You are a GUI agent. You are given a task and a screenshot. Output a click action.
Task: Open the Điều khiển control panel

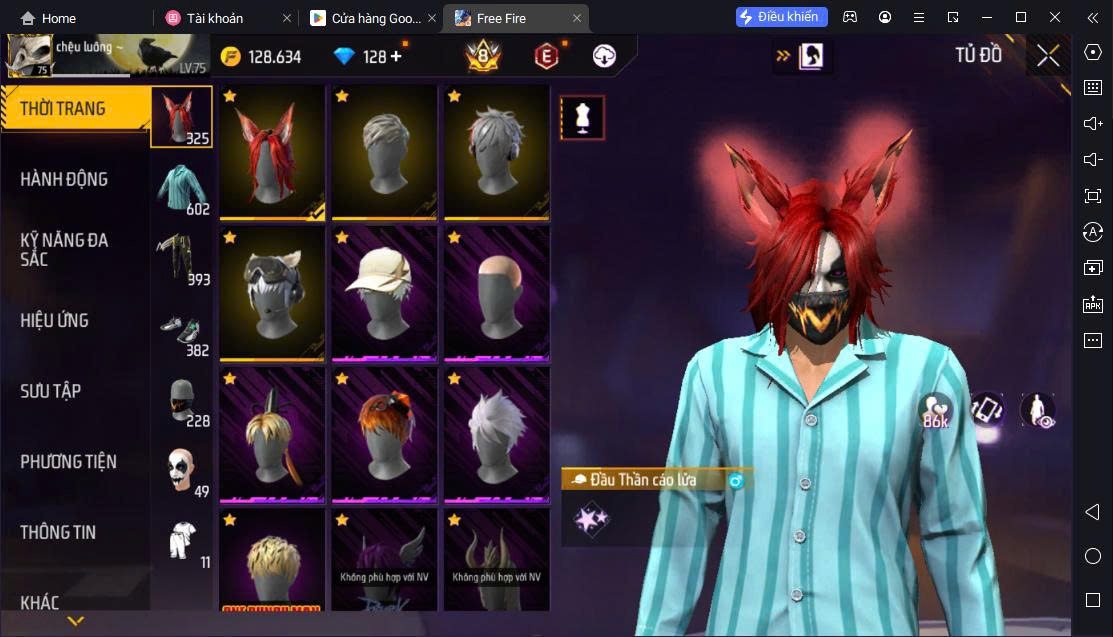pos(781,17)
